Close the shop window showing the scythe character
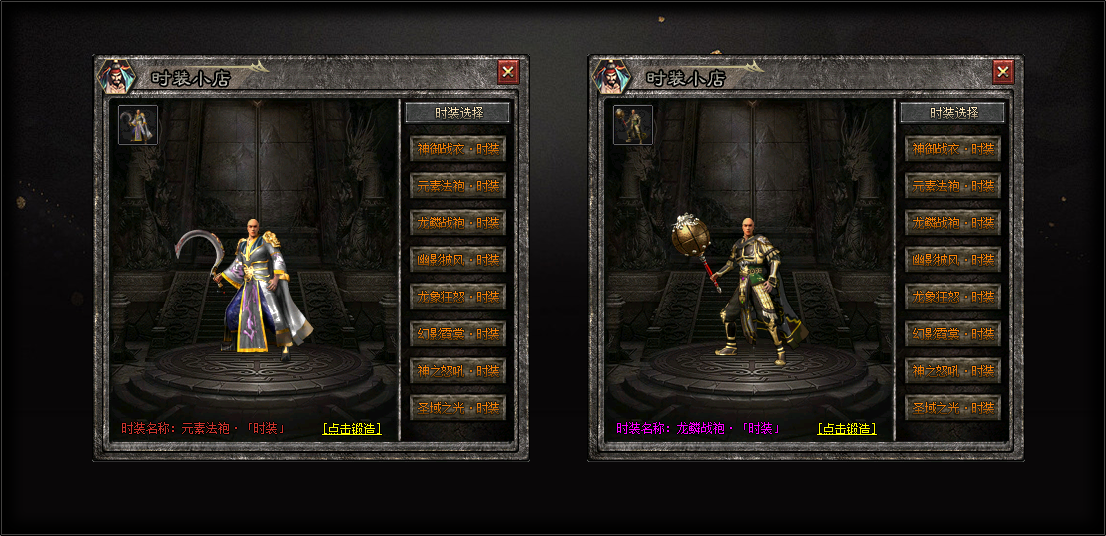1106x536 pixels. [508, 72]
